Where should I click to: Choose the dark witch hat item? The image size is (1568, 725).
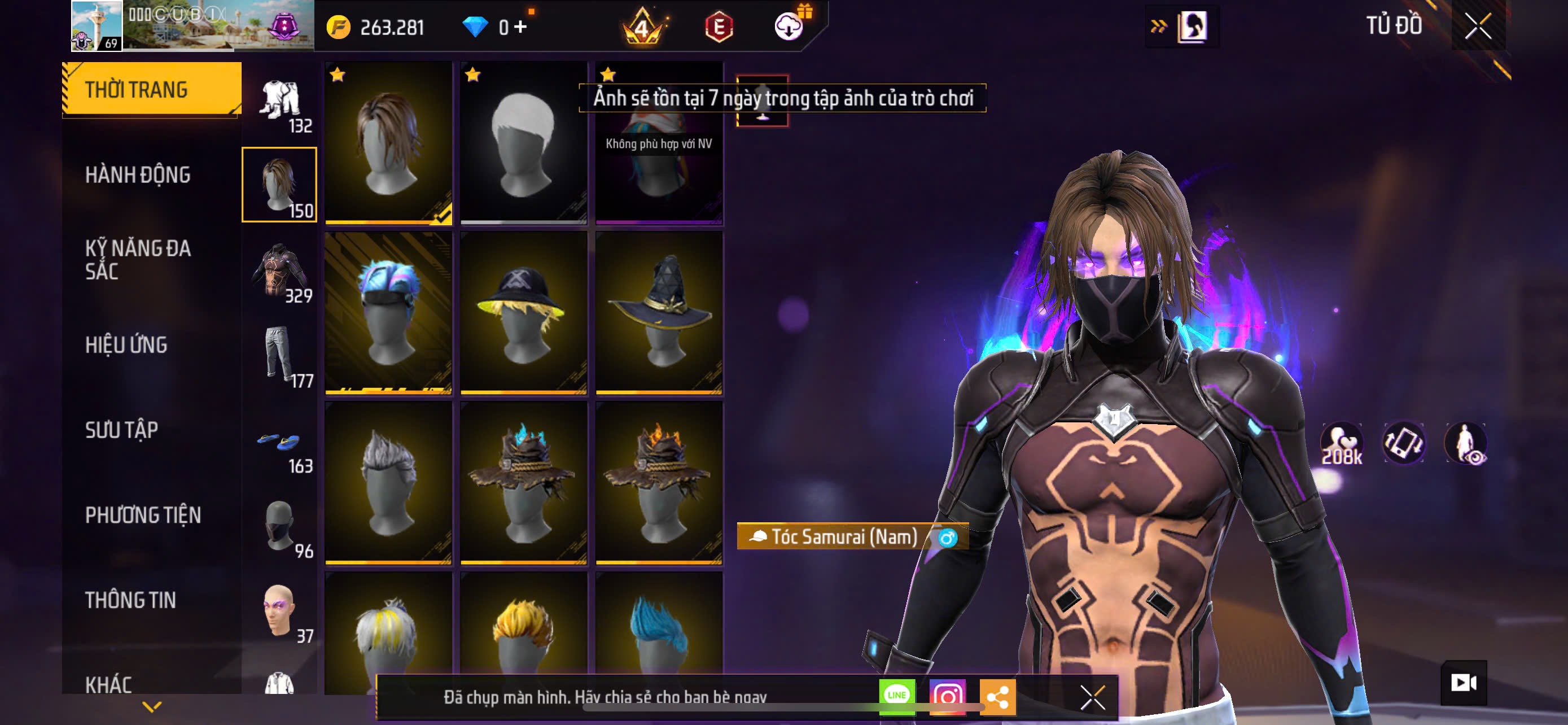(659, 312)
